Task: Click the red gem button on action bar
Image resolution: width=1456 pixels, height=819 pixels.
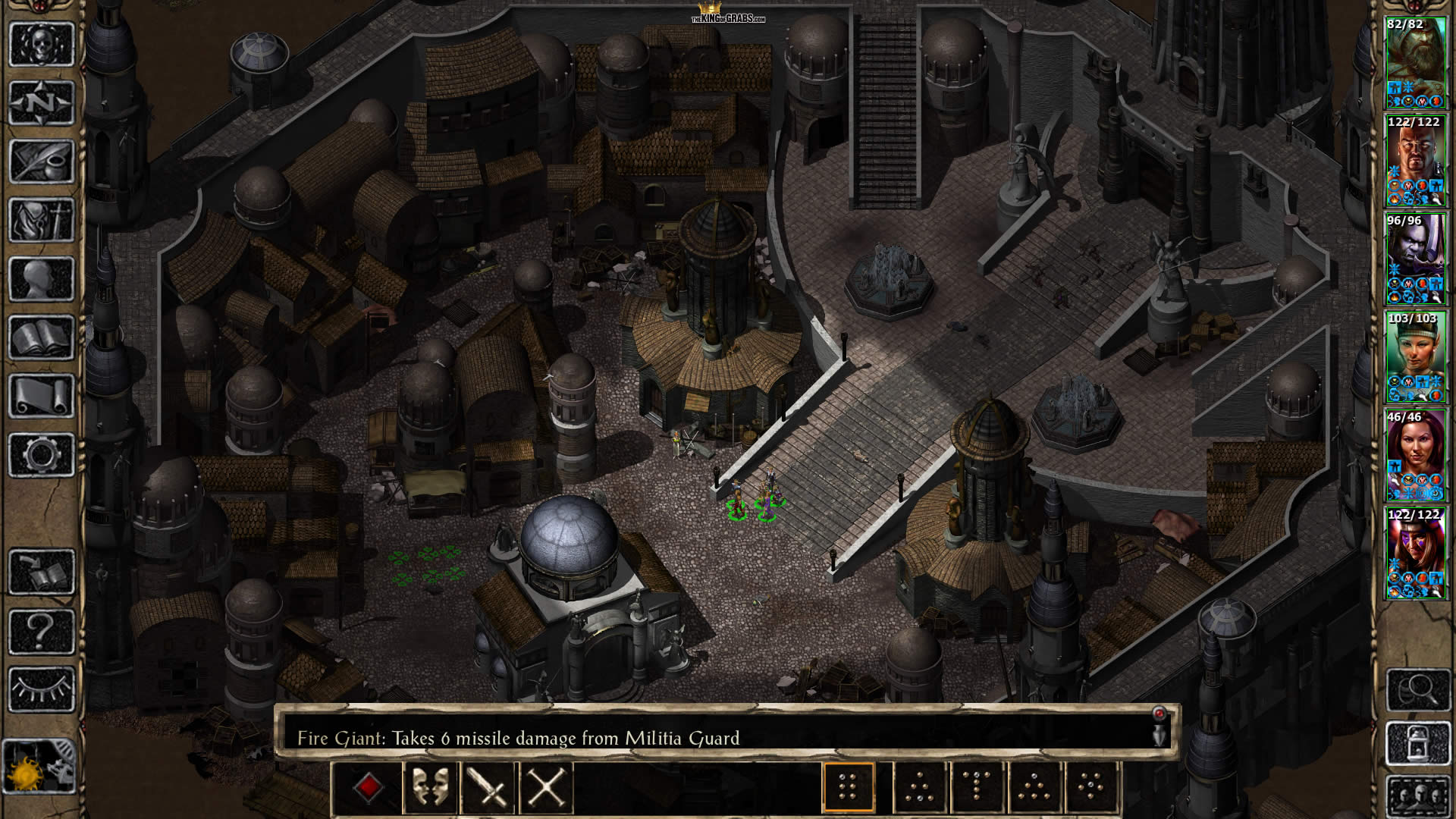Action: (368, 788)
